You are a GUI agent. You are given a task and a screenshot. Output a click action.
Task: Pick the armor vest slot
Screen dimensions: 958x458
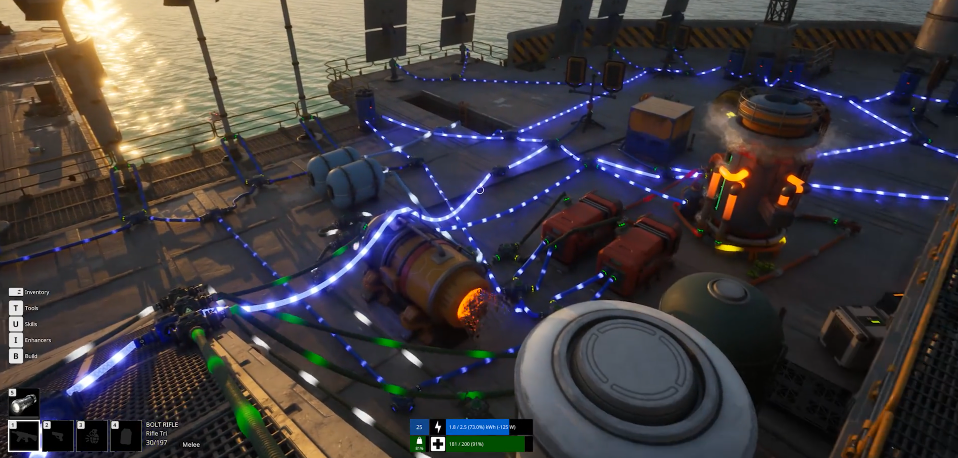(x=125, y=436)
